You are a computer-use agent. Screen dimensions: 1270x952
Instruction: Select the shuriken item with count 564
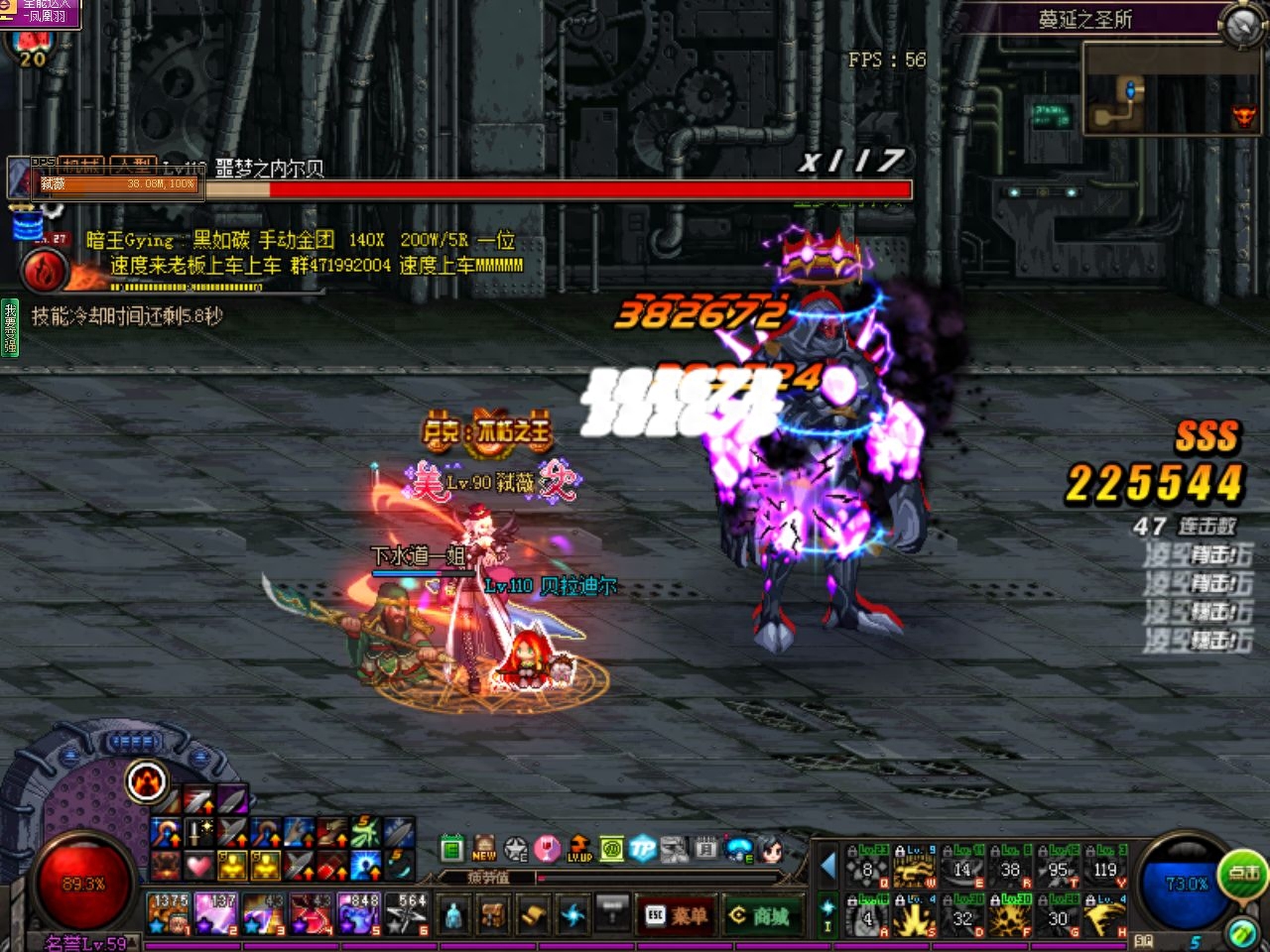pos(407,913)
